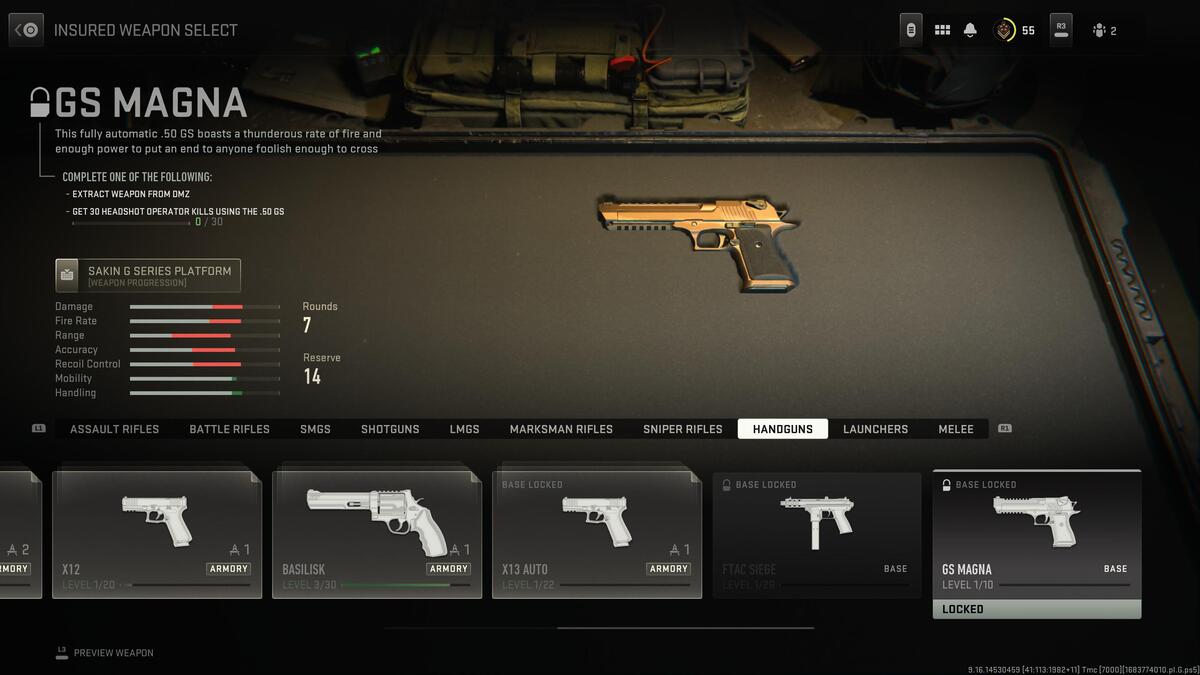Select the Handguns tab
This screenshot has height=675, width=1200.
click(782, 429)
